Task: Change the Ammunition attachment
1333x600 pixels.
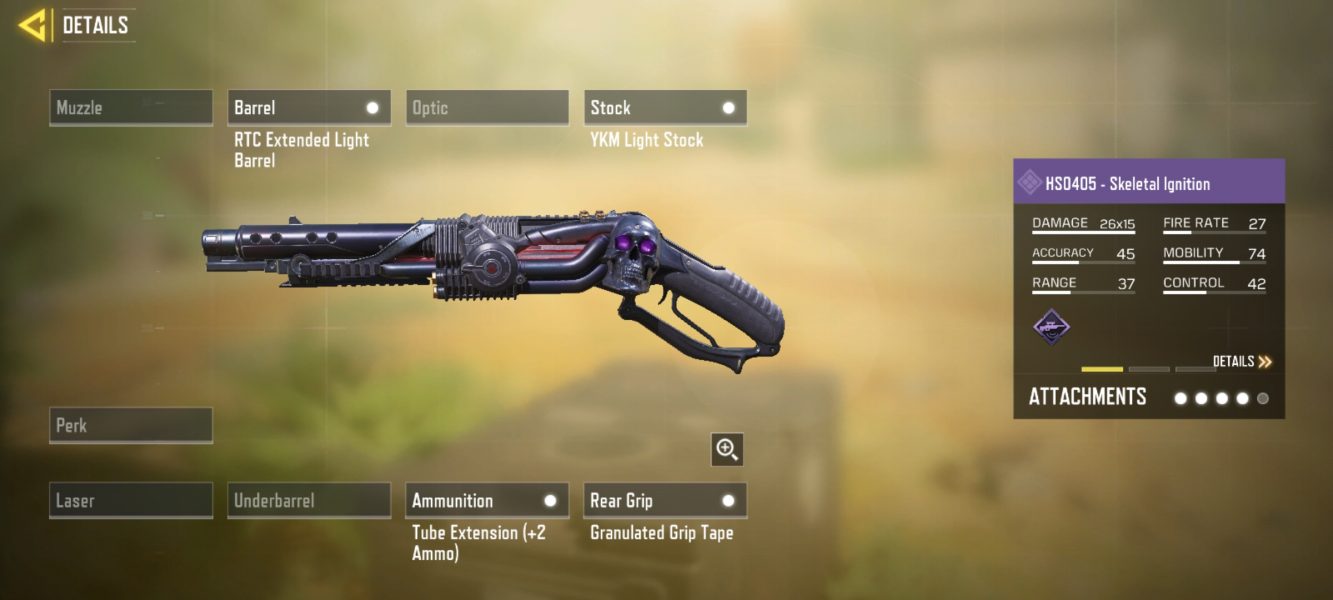Action: click(487, 500)
